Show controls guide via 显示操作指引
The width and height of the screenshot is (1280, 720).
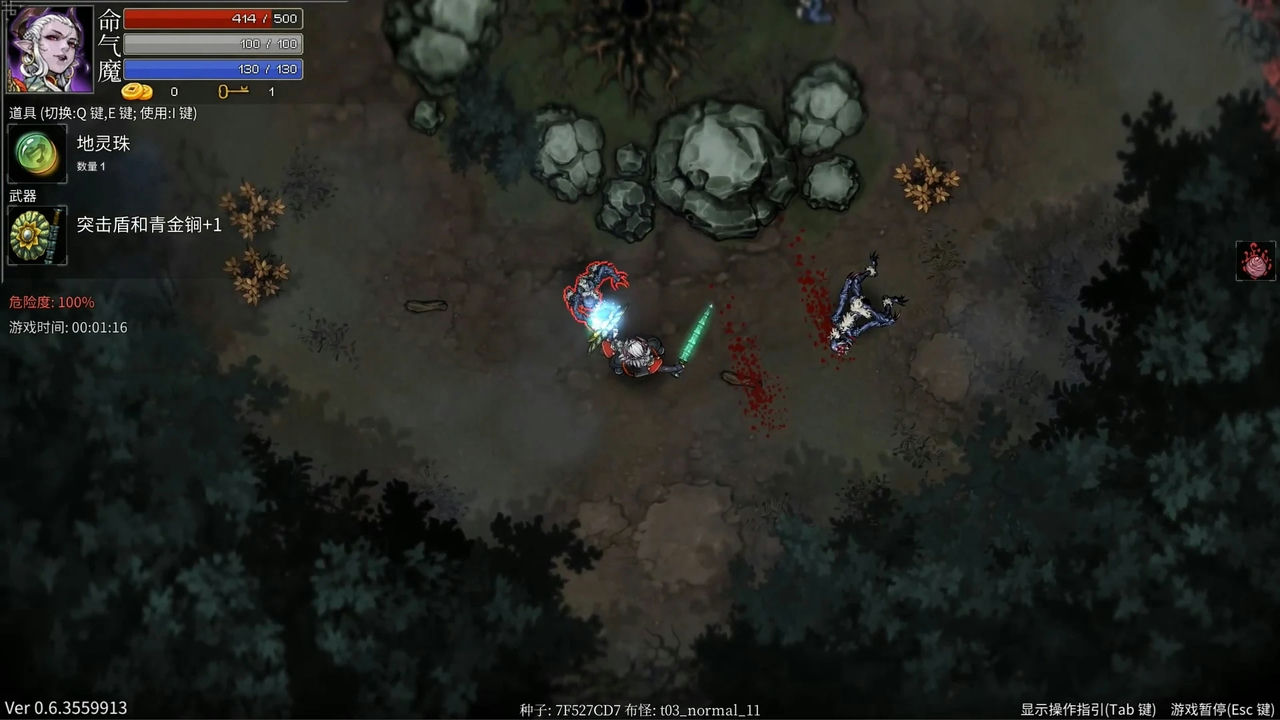coord(1087,709)
